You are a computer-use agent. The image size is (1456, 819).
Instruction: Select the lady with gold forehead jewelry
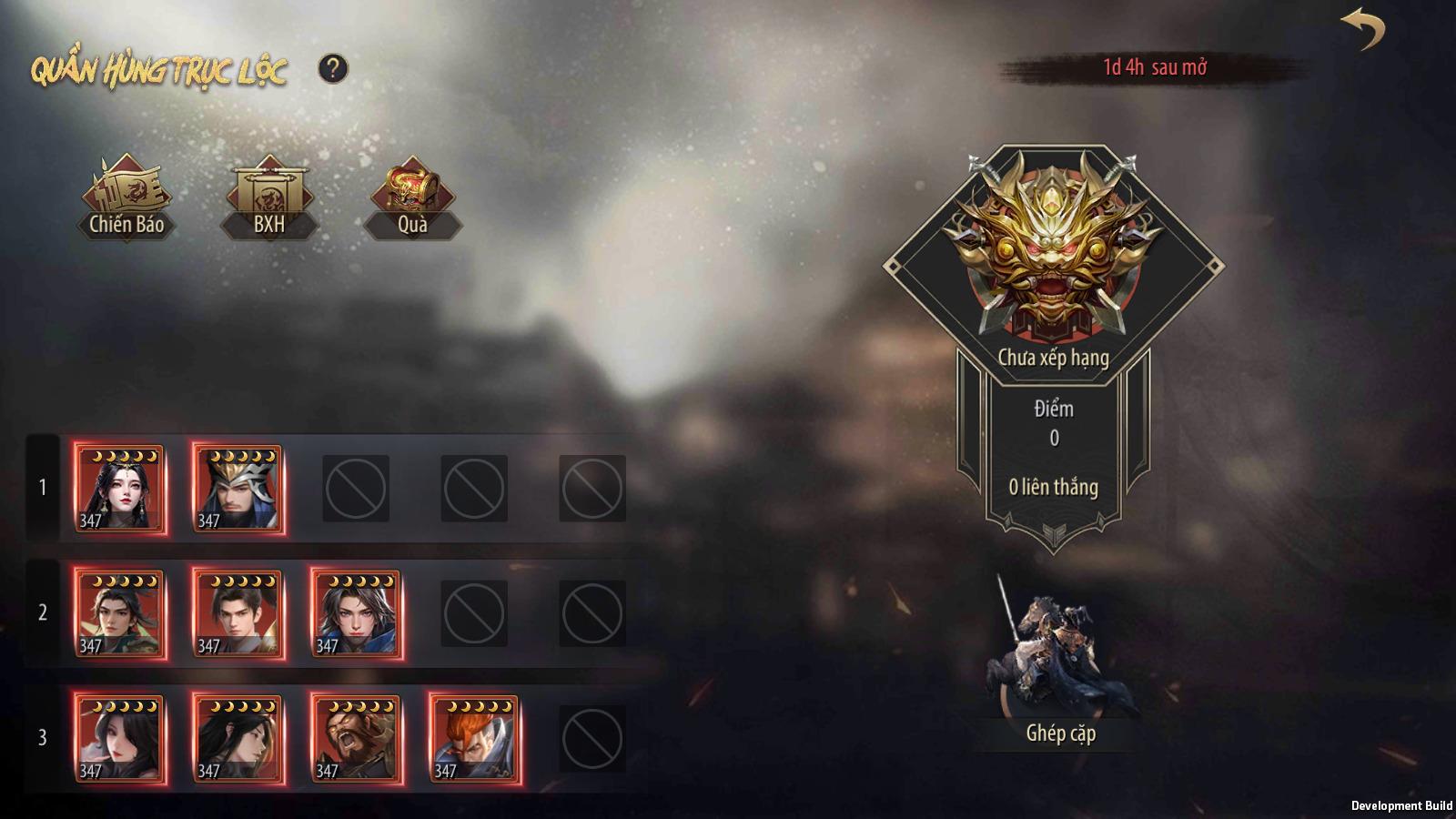click(x=120, y=489)
